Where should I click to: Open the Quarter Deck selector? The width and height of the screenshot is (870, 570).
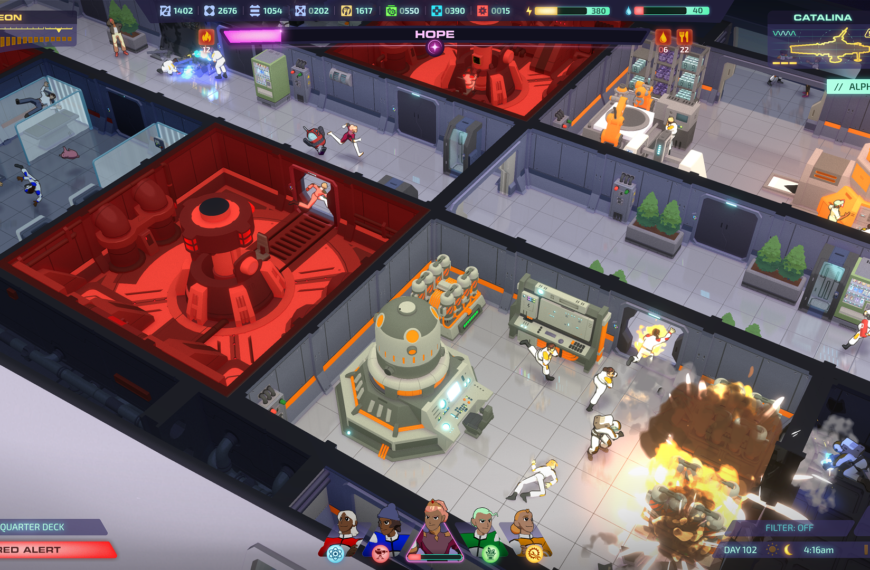pos(48,527)
